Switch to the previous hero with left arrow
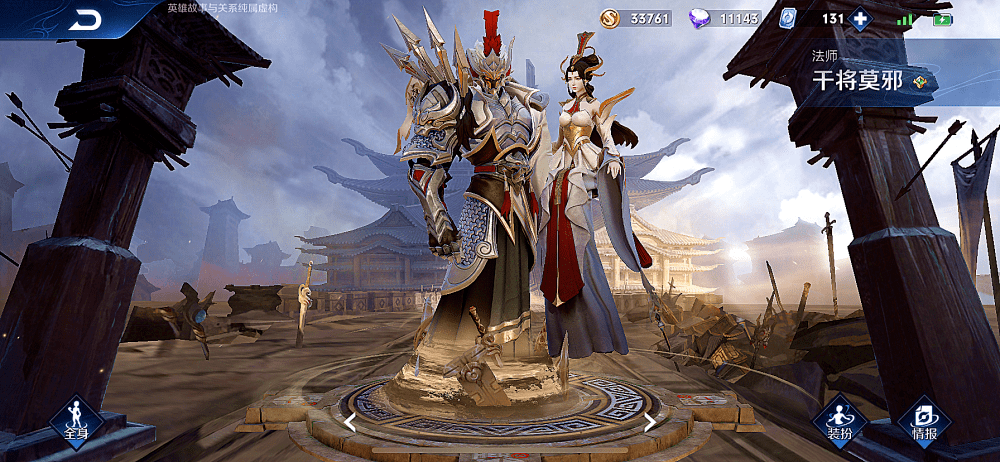1000x462 pixels. click(350, 422)
